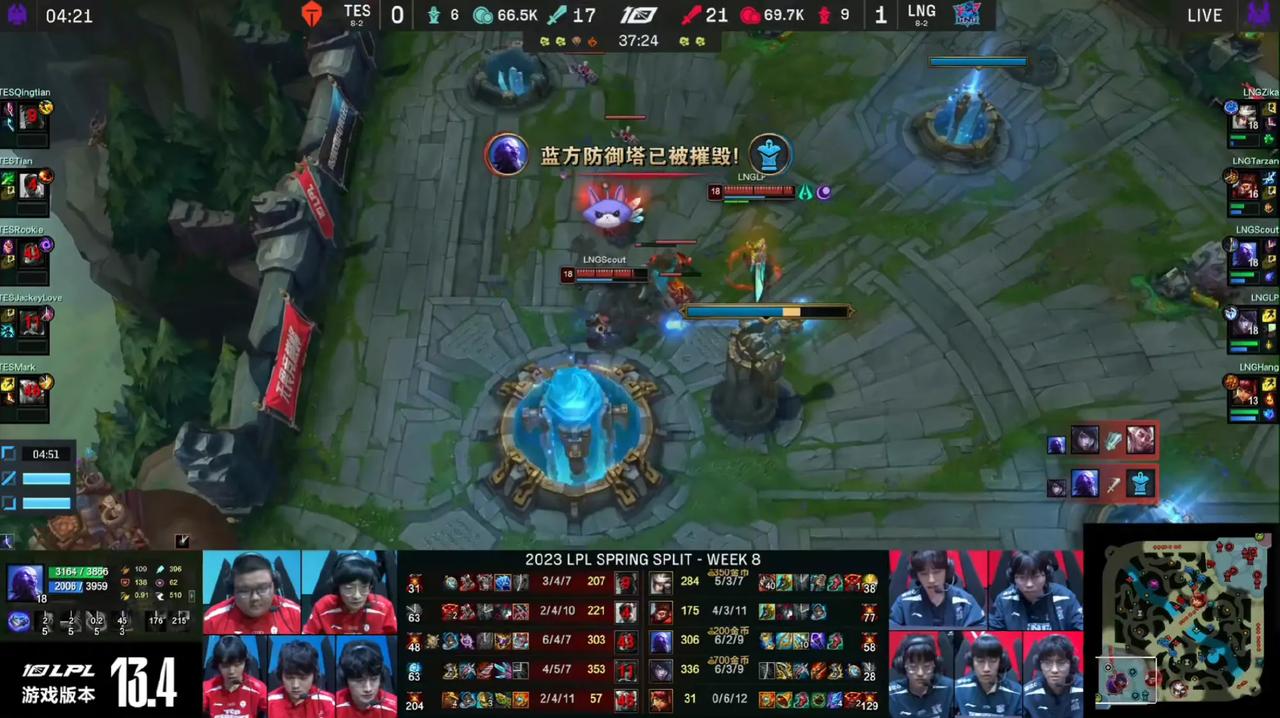Select LNGHang's champion portrait
This screenshot has height=718, width=1280.
1245,391
